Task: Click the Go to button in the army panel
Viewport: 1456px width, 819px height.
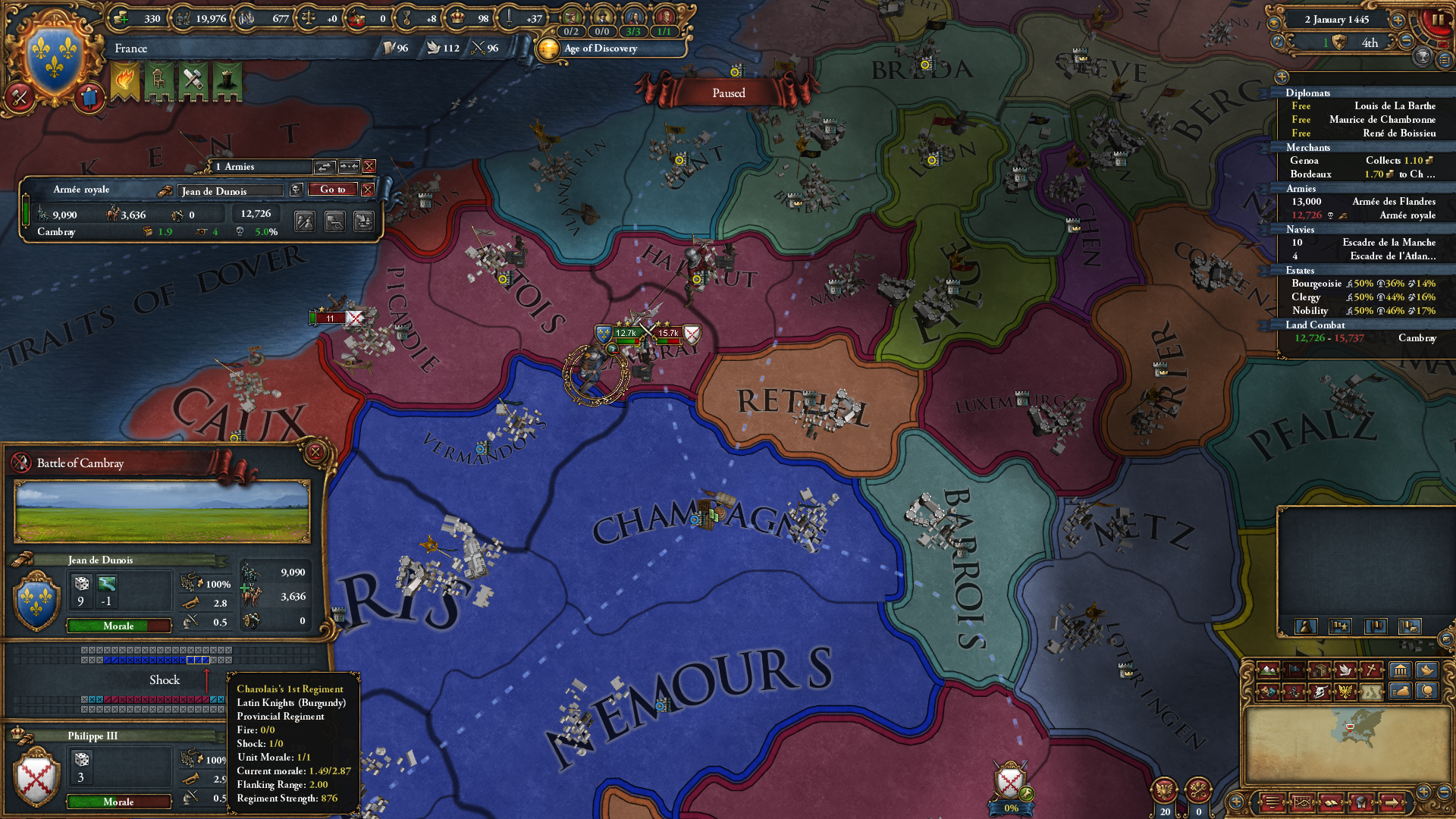Action: click(331, 190)
